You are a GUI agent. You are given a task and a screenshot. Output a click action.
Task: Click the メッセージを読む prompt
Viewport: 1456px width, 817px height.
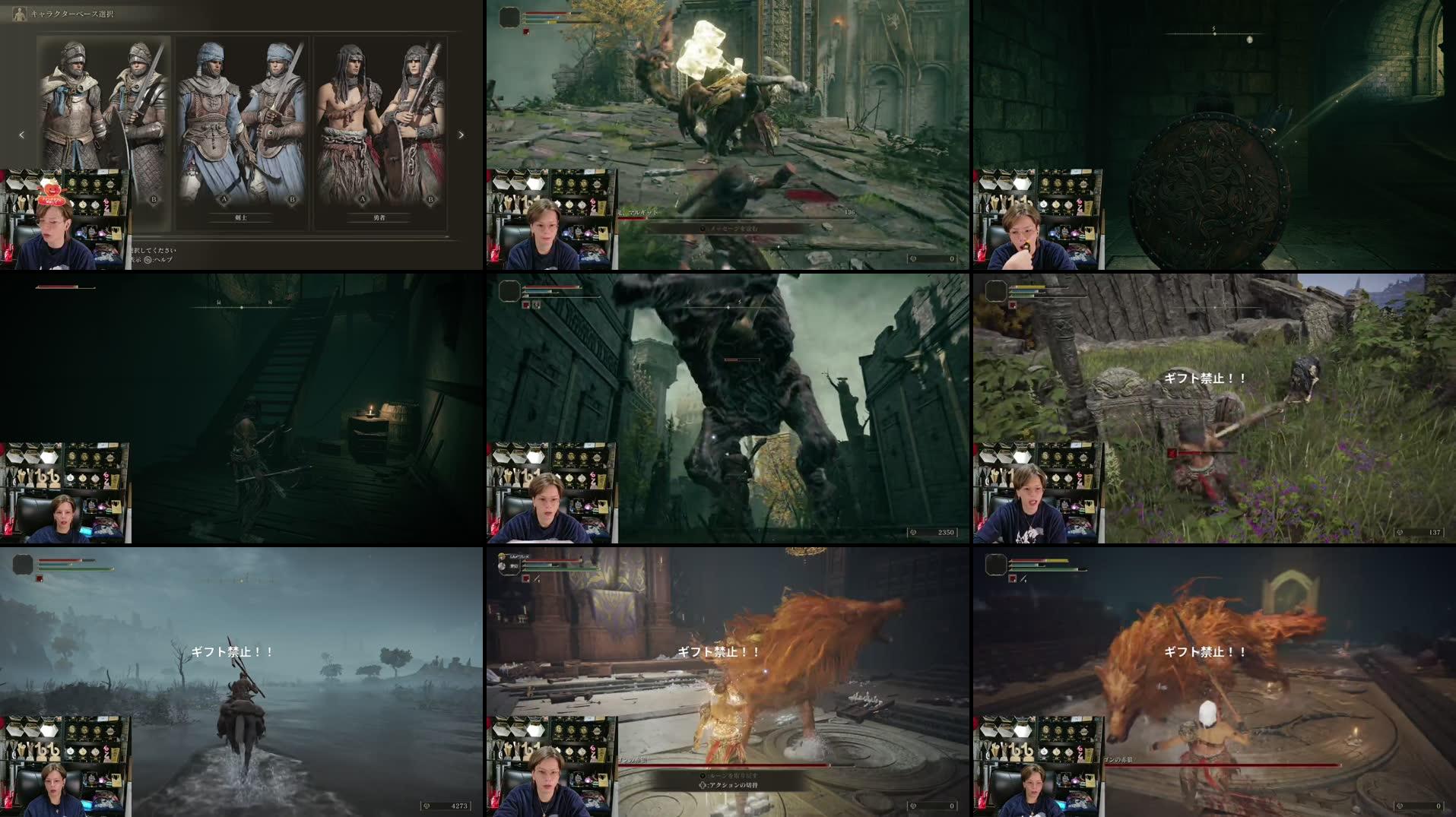pos(734,229)
